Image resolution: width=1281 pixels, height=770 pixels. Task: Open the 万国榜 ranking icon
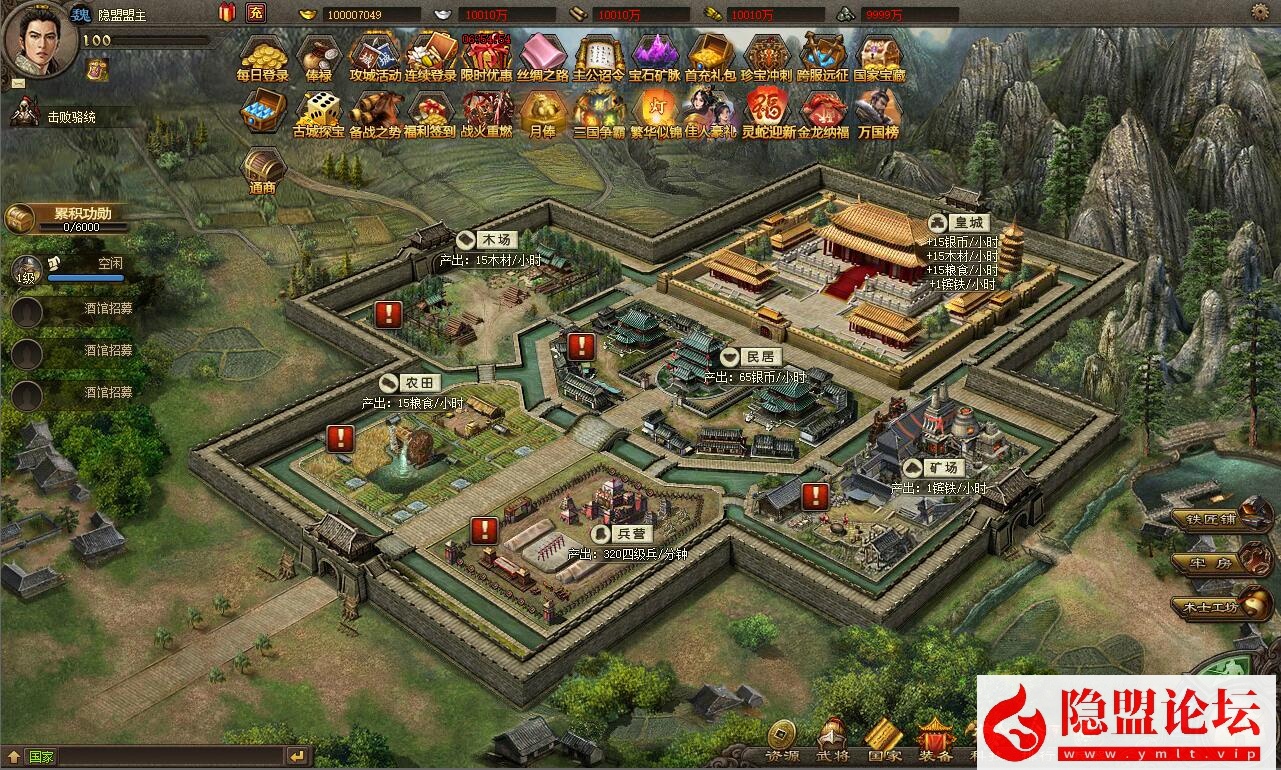(879, 111)
